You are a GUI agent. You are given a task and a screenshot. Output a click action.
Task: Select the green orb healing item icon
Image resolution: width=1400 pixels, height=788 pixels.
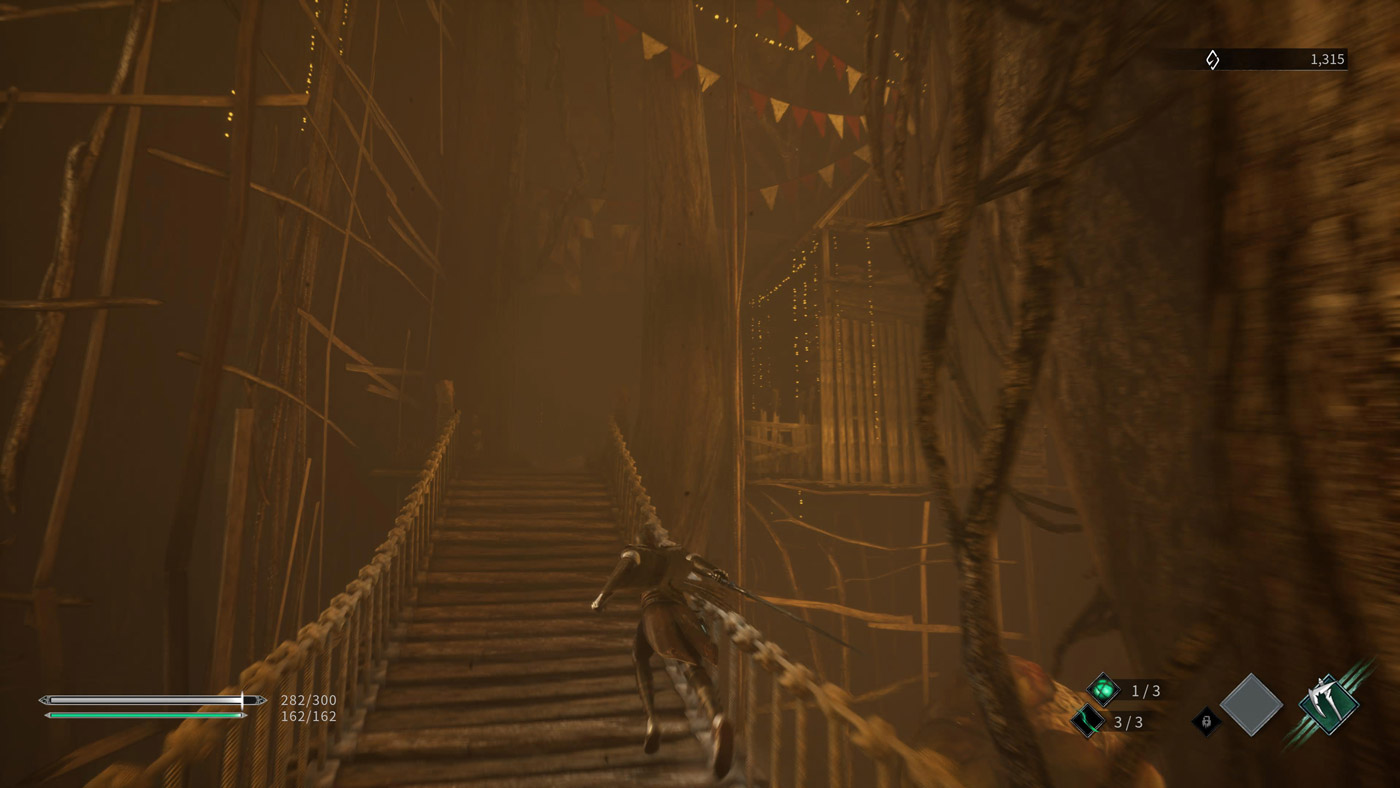pos(1103,690)
